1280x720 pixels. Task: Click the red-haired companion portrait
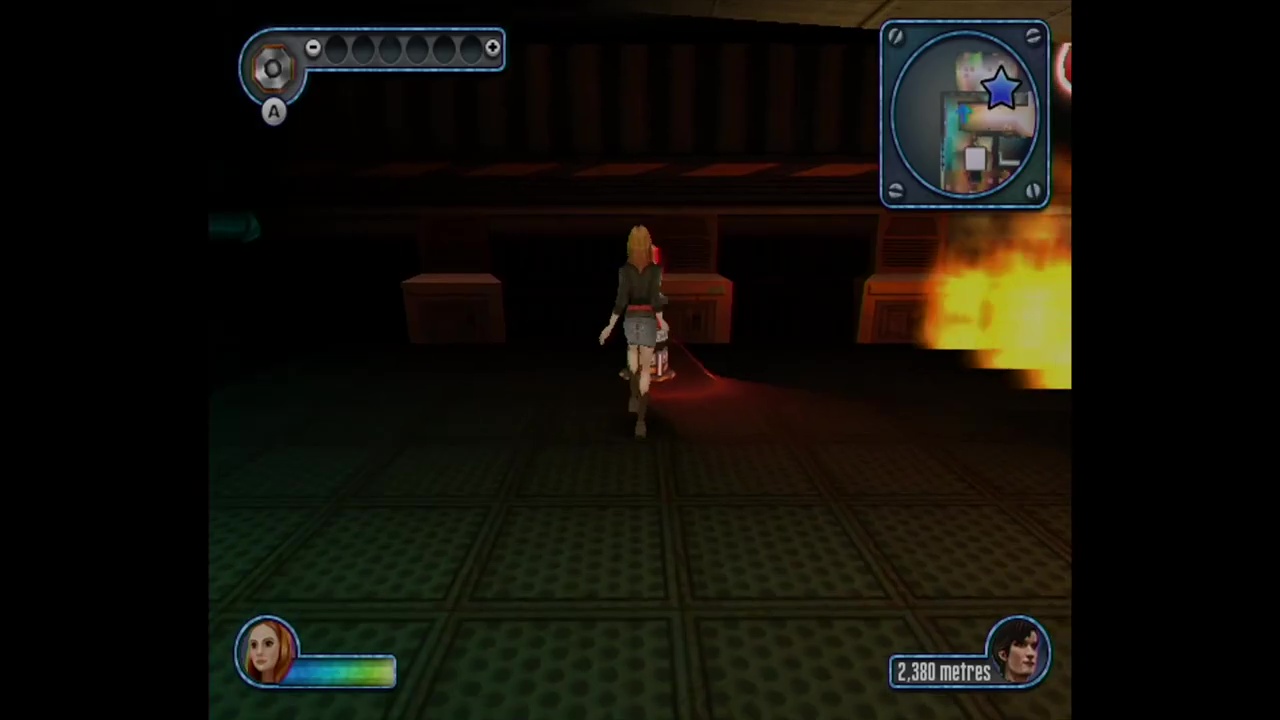(267, 651)
